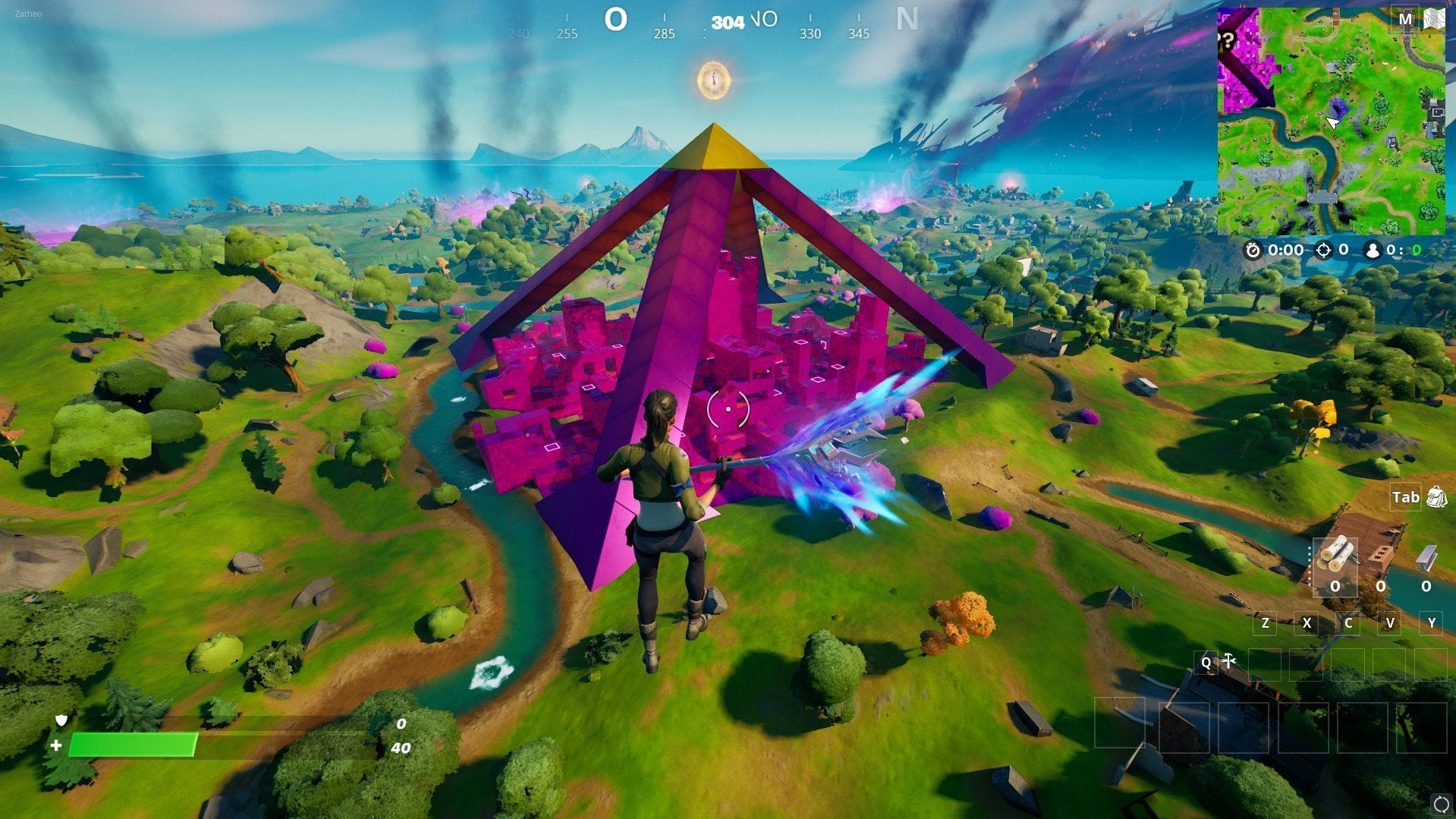Click the players remaining icon
This screenshot has height=819, width=1456.
point(1373,250)
